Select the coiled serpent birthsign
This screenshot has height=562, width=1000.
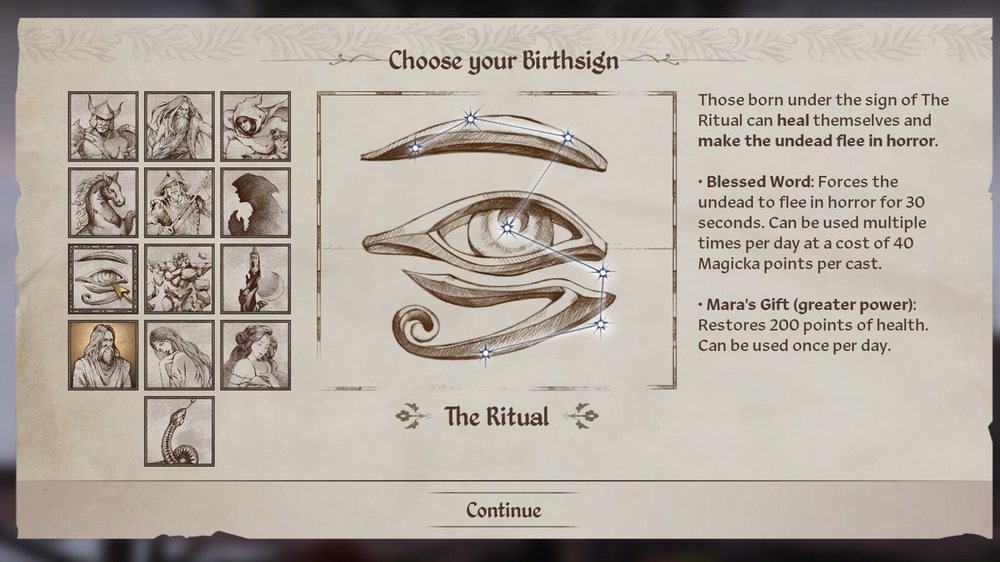point(179,431)
